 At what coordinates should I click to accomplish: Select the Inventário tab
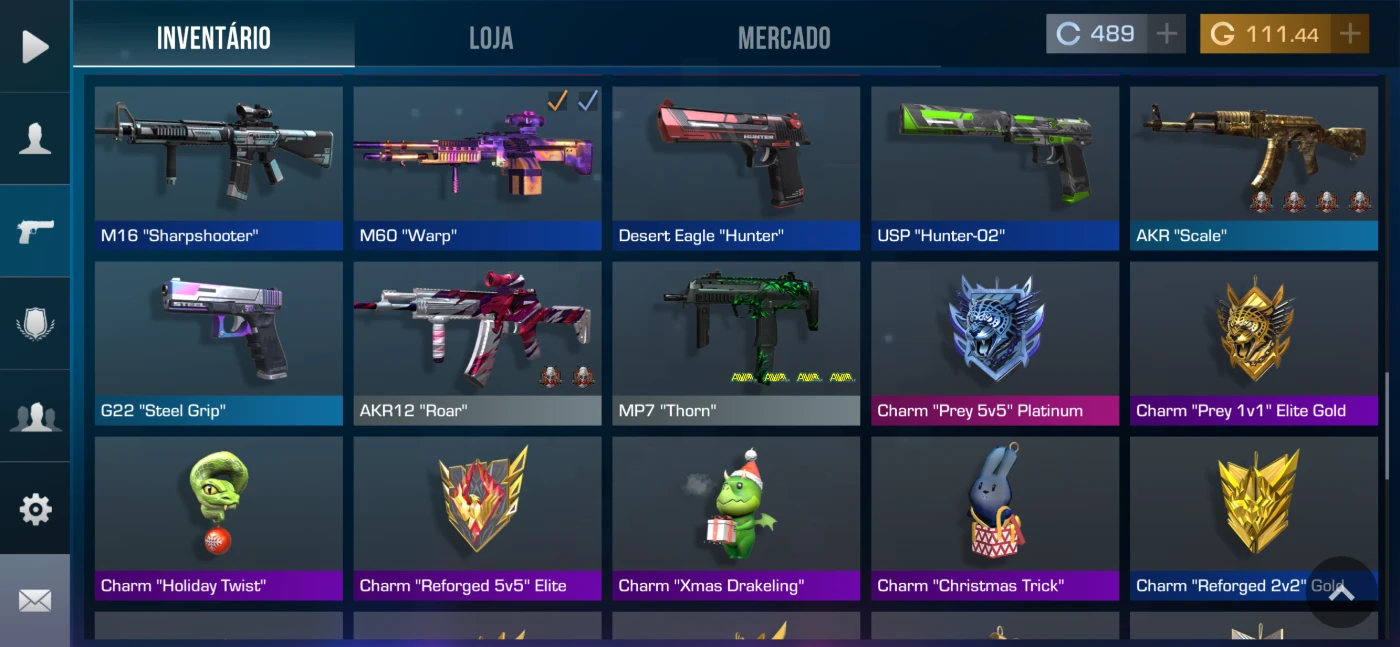tap(214, 38)
